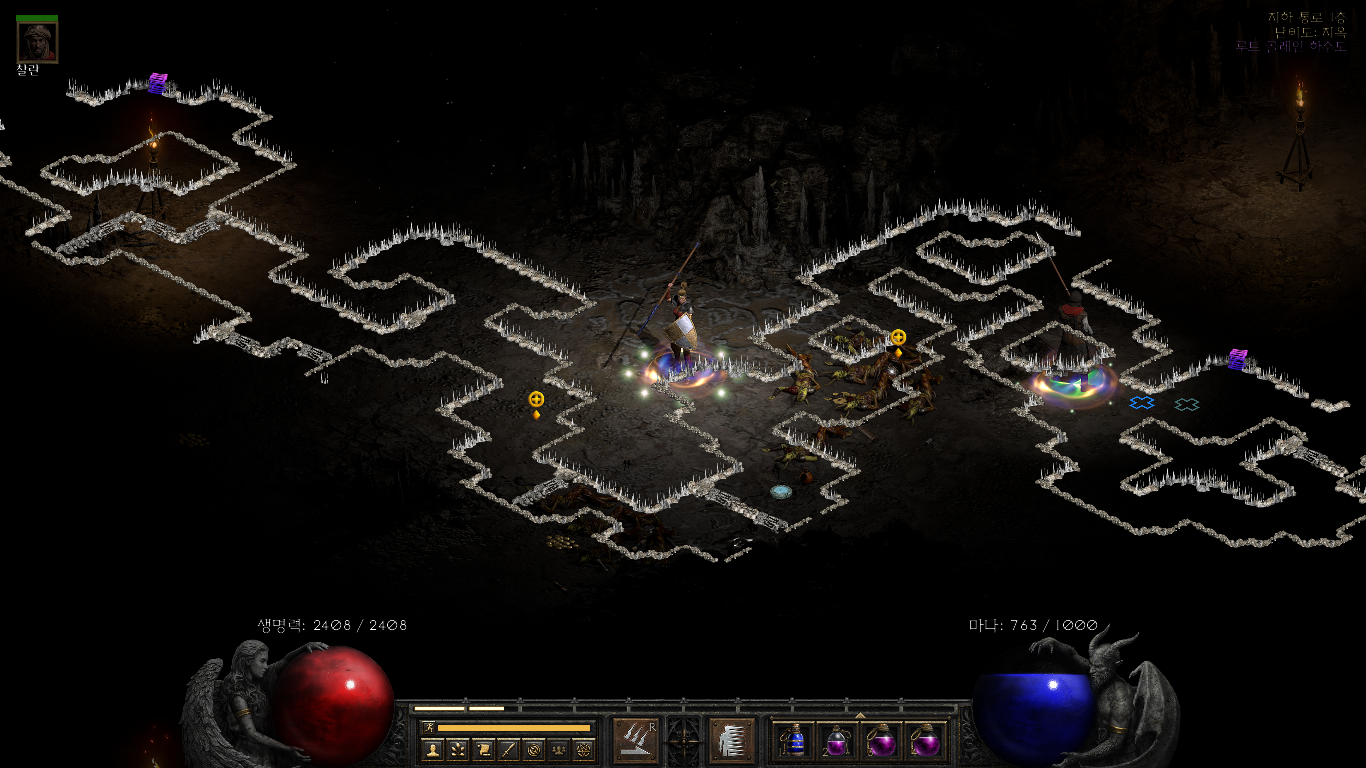
Task: Select mercenary portrait in top-left corner
Action: click(37, 41)
